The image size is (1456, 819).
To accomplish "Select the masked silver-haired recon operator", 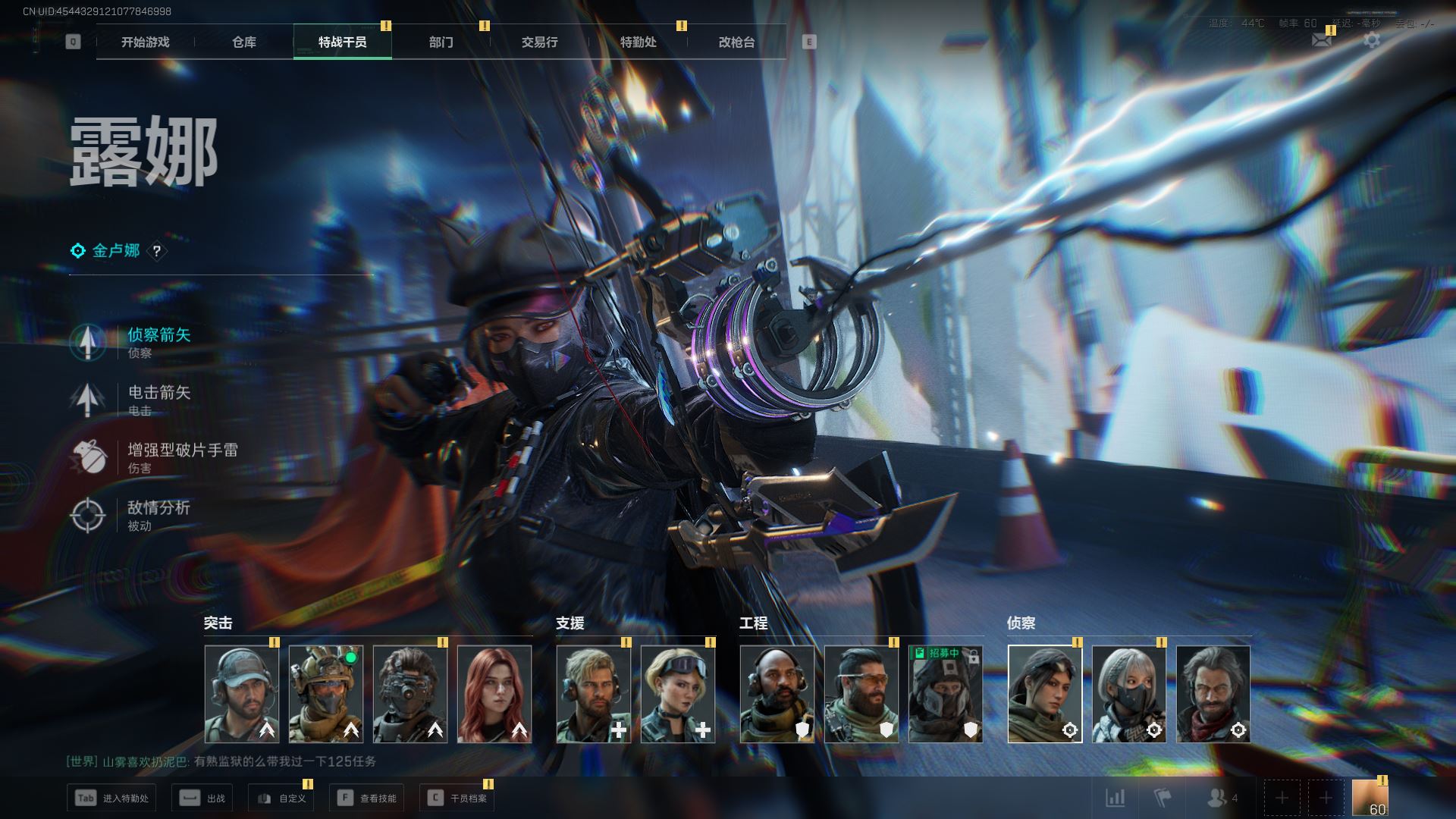I will pyautogui.click(x=1129, y=694).
